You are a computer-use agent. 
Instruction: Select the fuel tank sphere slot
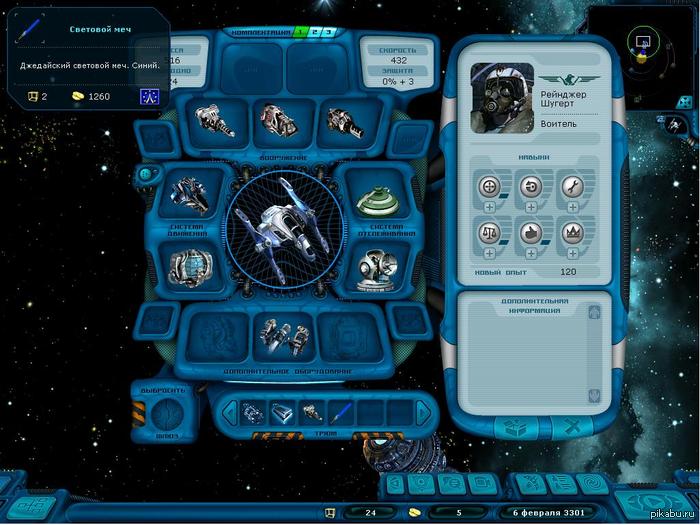tap(190, 267)
